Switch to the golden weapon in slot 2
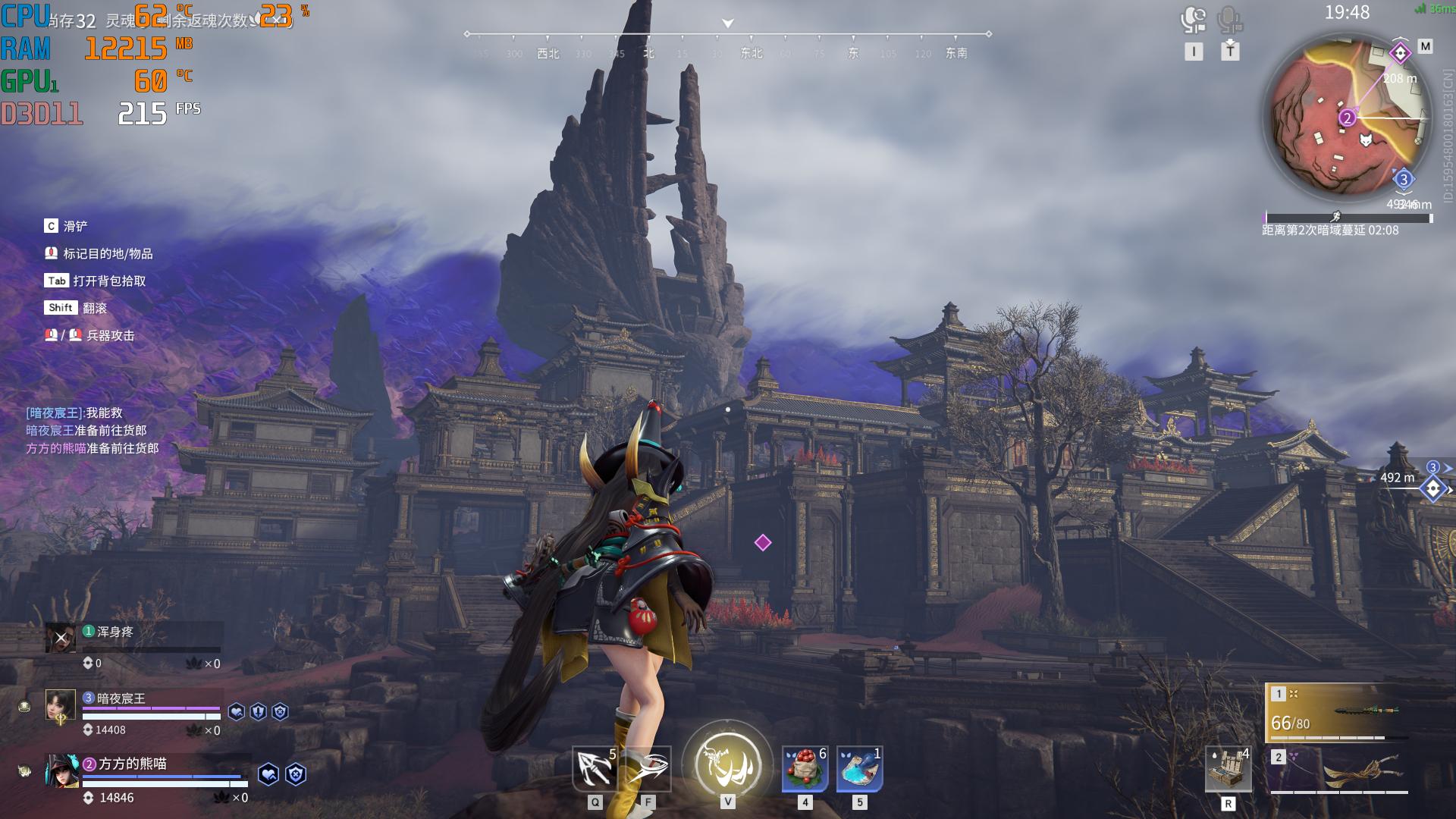Viewport: 1456px width, 819px height. pos(1339,770)
